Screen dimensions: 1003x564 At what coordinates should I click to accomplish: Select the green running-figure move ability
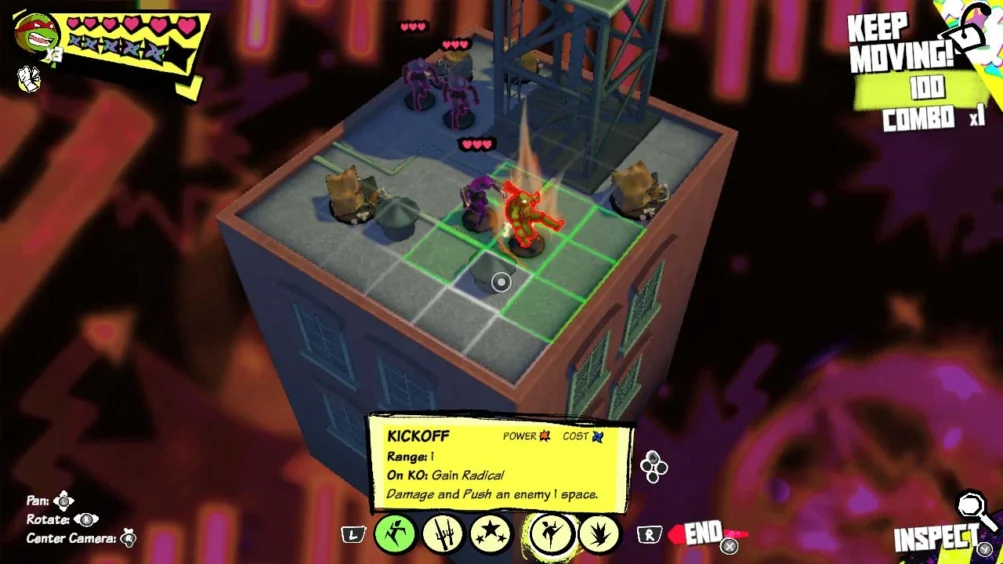[x=394, y=533]
